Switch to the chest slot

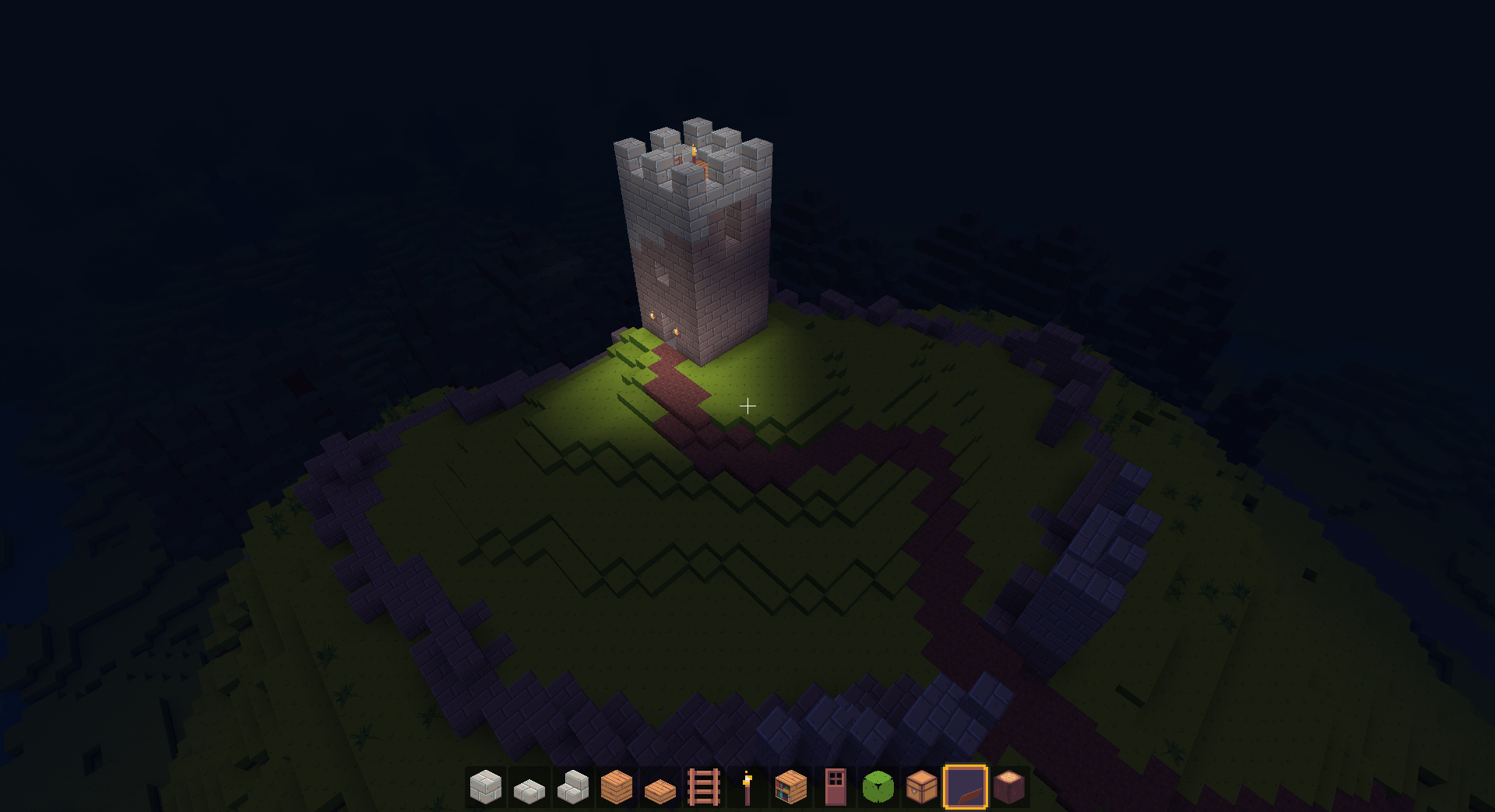pyautogui.click(x=922, y=787)
